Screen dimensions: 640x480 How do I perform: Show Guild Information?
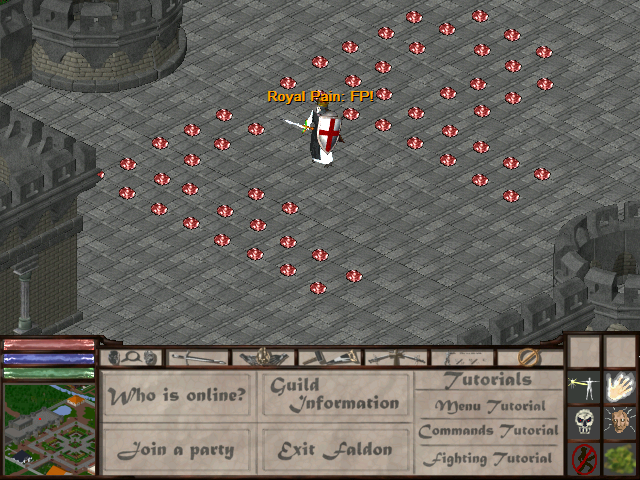coord(335,394)
